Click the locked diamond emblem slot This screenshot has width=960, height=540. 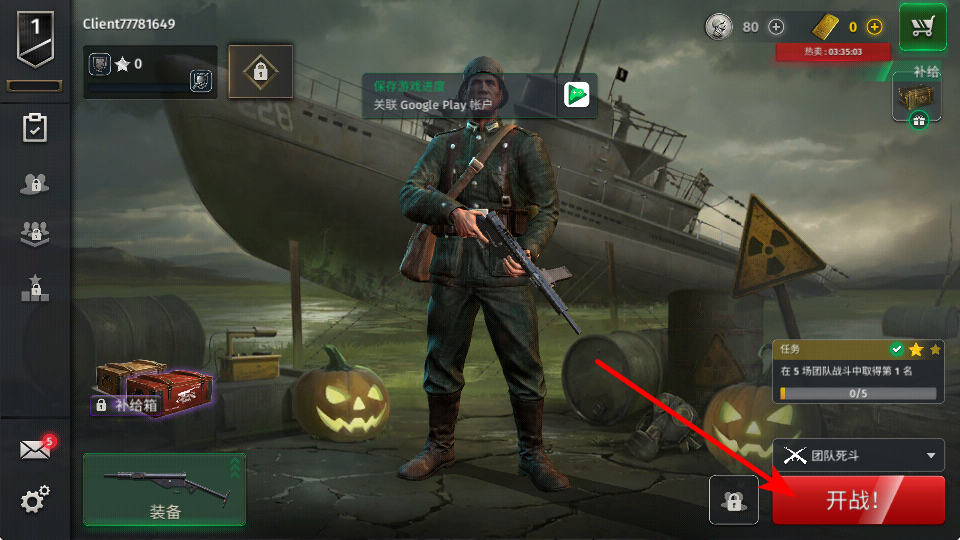(260, 71)
